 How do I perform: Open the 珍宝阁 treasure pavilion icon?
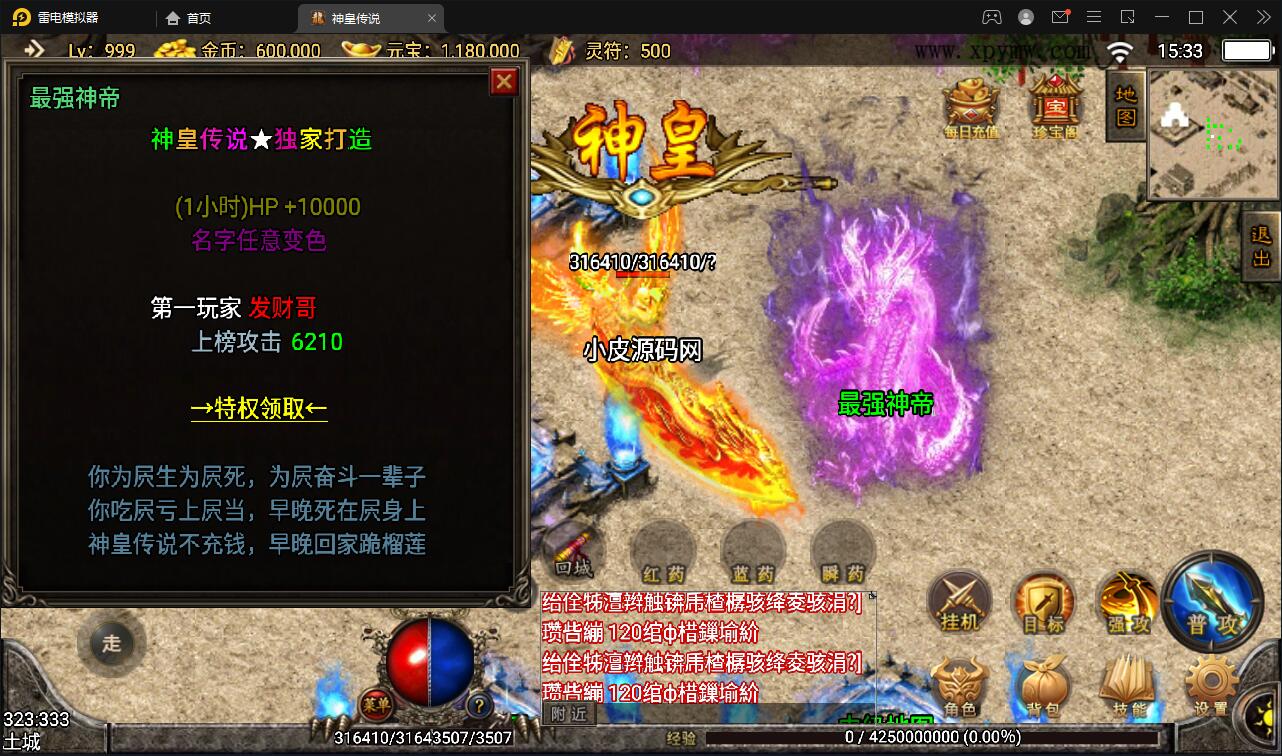1053,103
